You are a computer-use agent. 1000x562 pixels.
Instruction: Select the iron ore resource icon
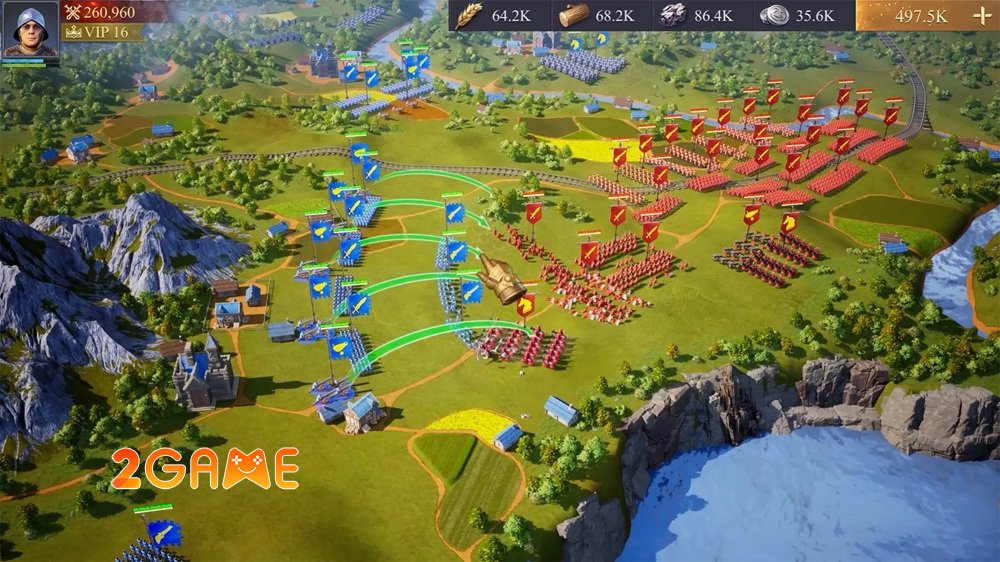pyautogui.click(x=671, y=15)
